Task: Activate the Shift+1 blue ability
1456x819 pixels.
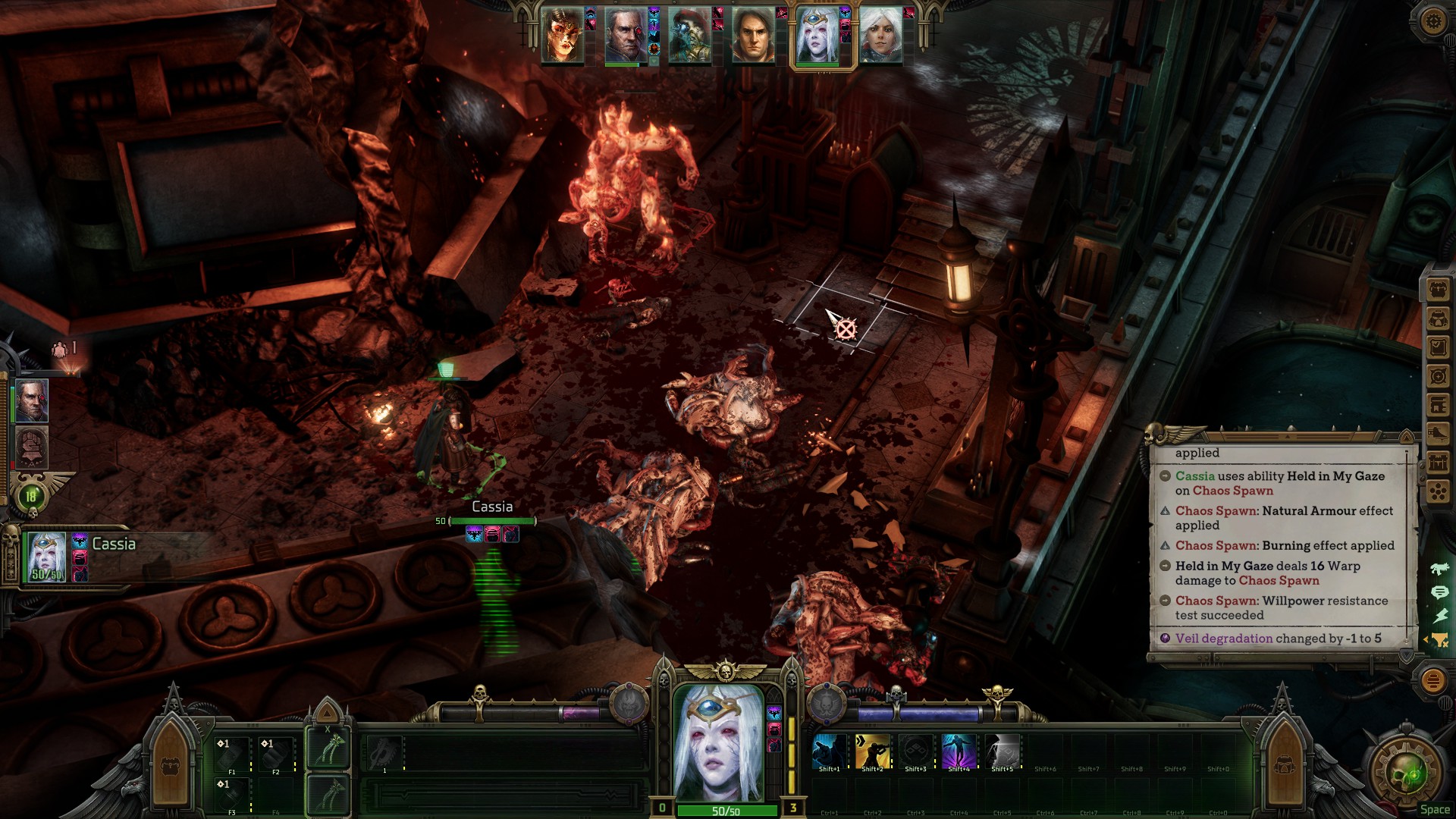Action: [829, 752]
